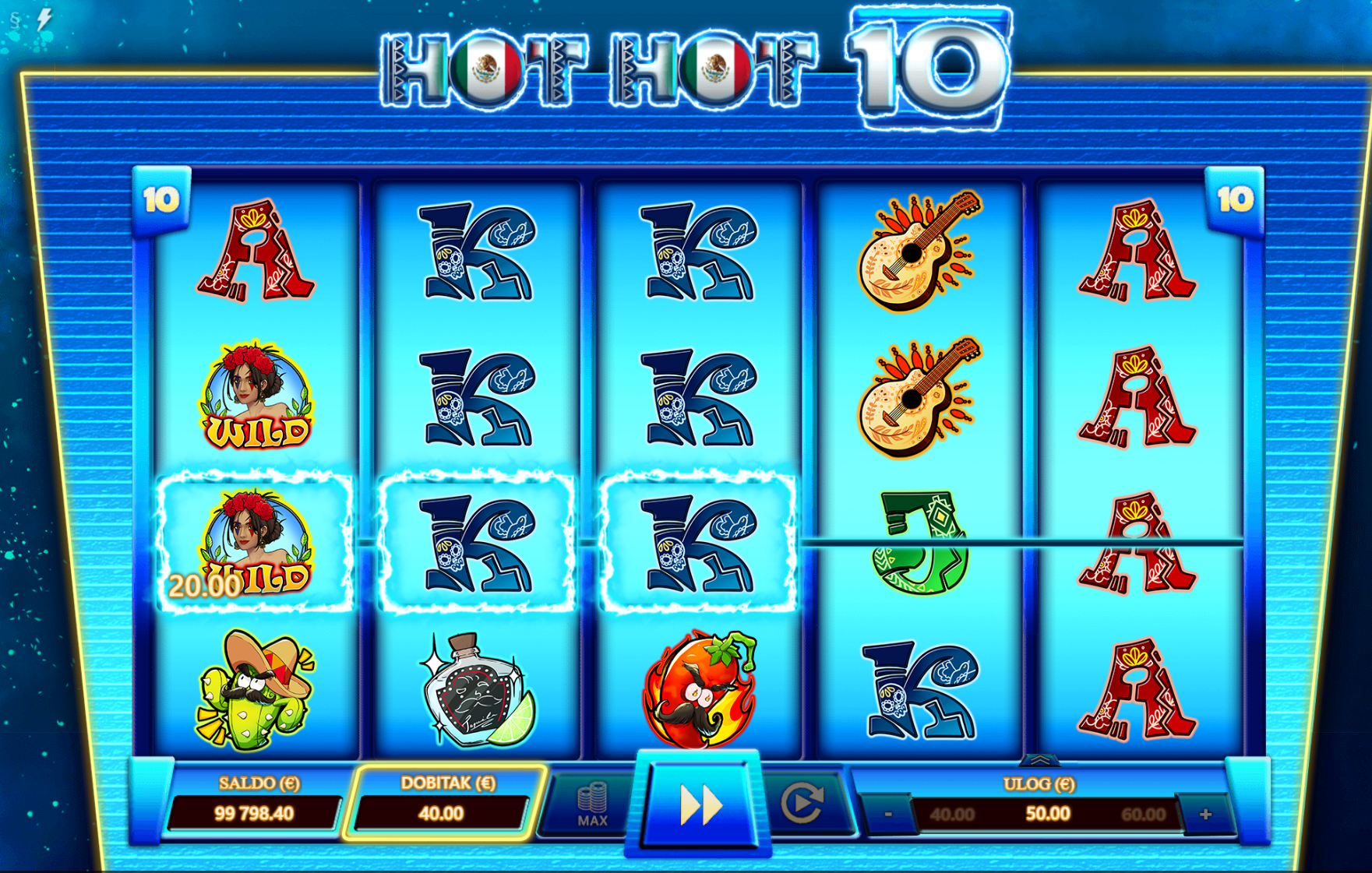Open the paragraph-sign rules icon
The image size is (1372, 873).
(x=15, y=20)
